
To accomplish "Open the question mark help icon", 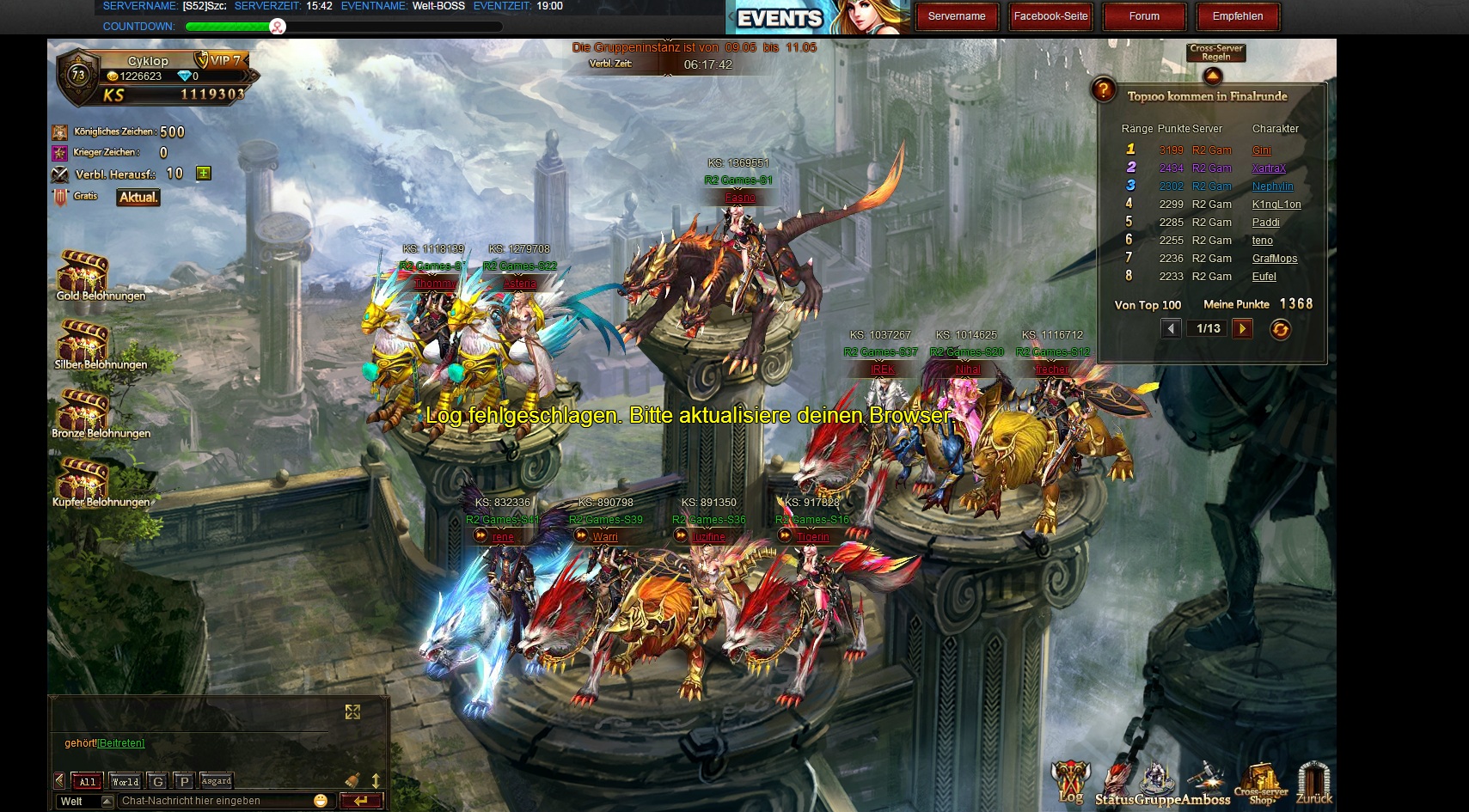I will 1103,89.
